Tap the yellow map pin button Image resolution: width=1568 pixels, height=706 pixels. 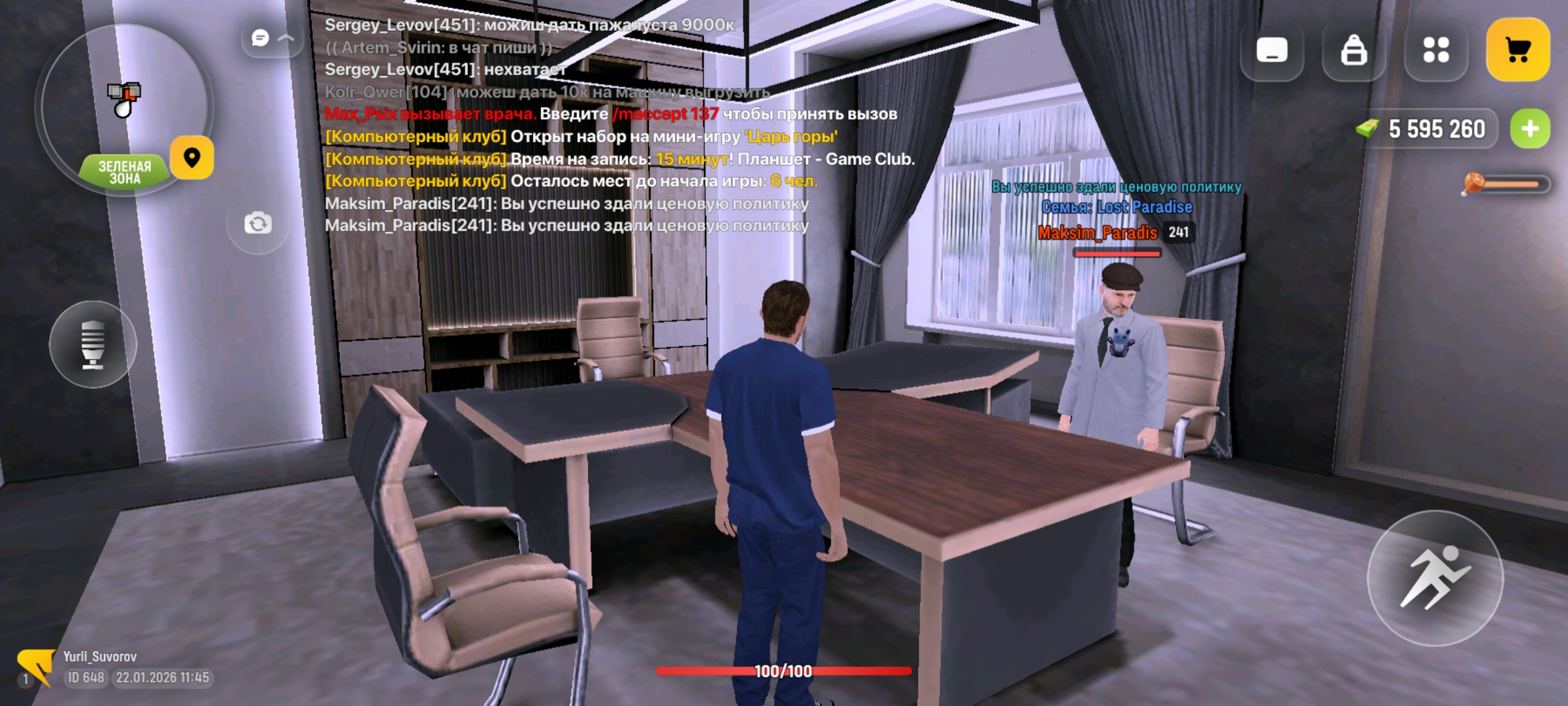click(x=191, y=158)
